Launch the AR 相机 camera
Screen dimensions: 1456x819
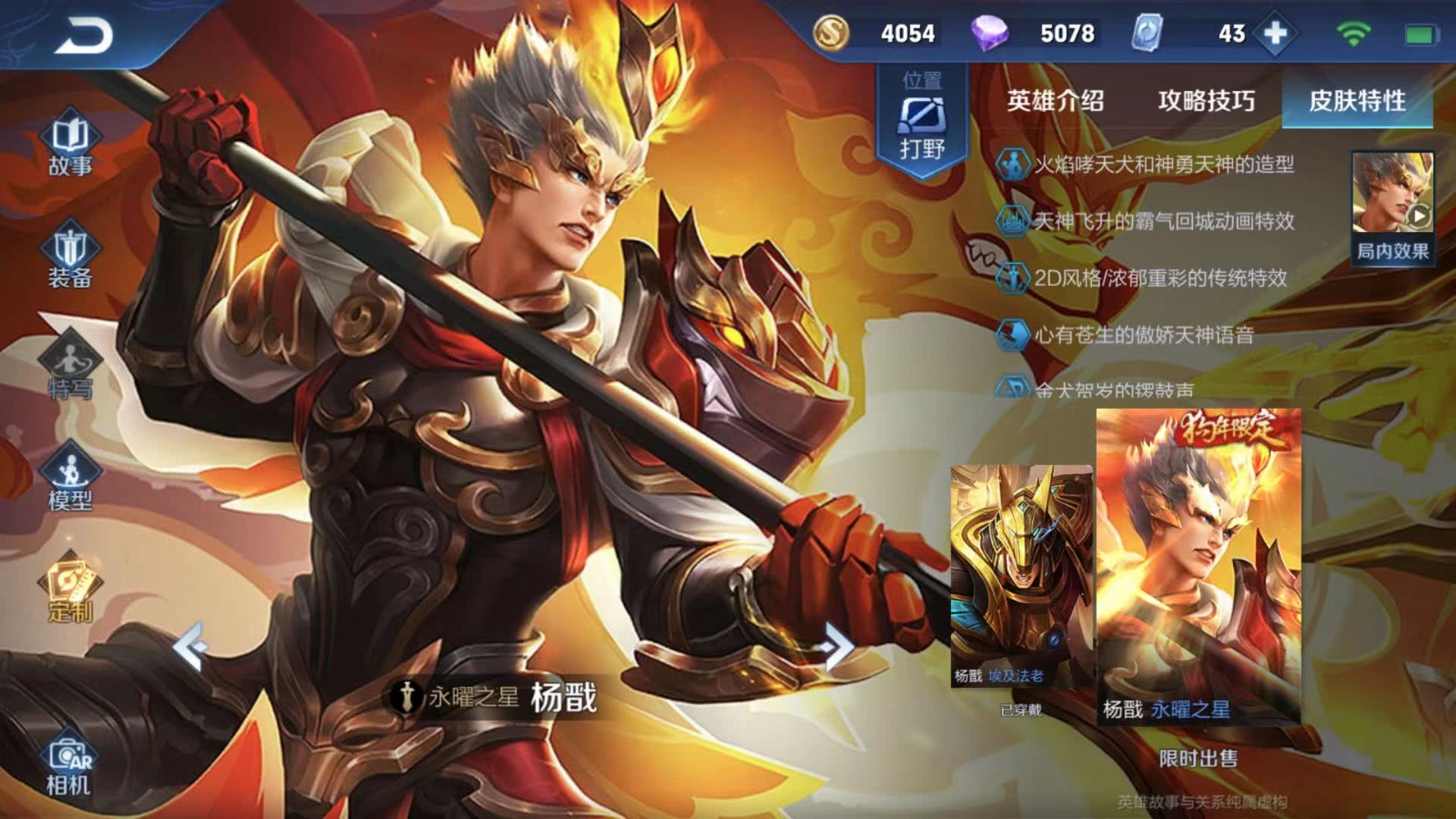coord(70,766)
